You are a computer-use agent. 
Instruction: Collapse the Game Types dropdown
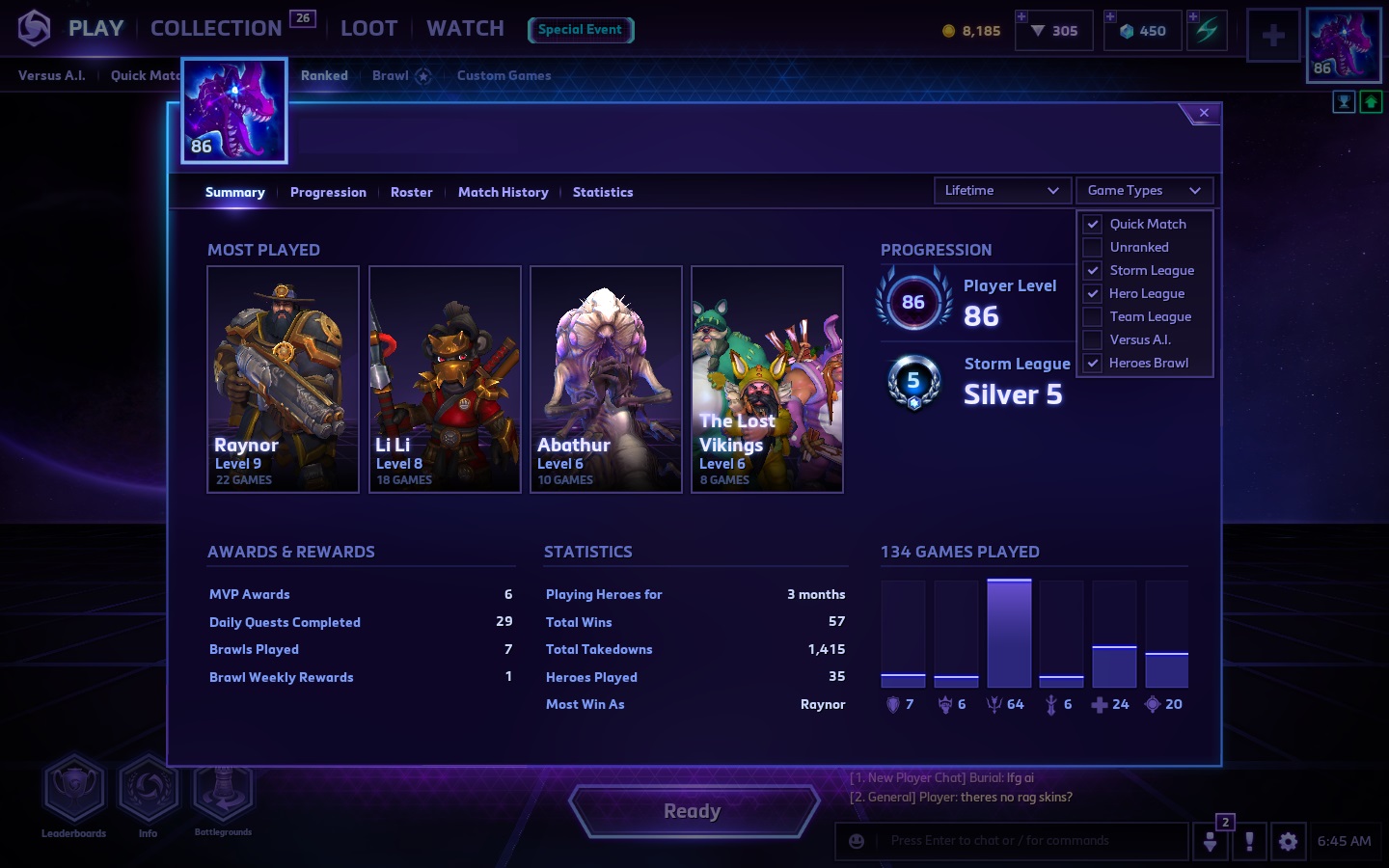[x=1143, y=191]
